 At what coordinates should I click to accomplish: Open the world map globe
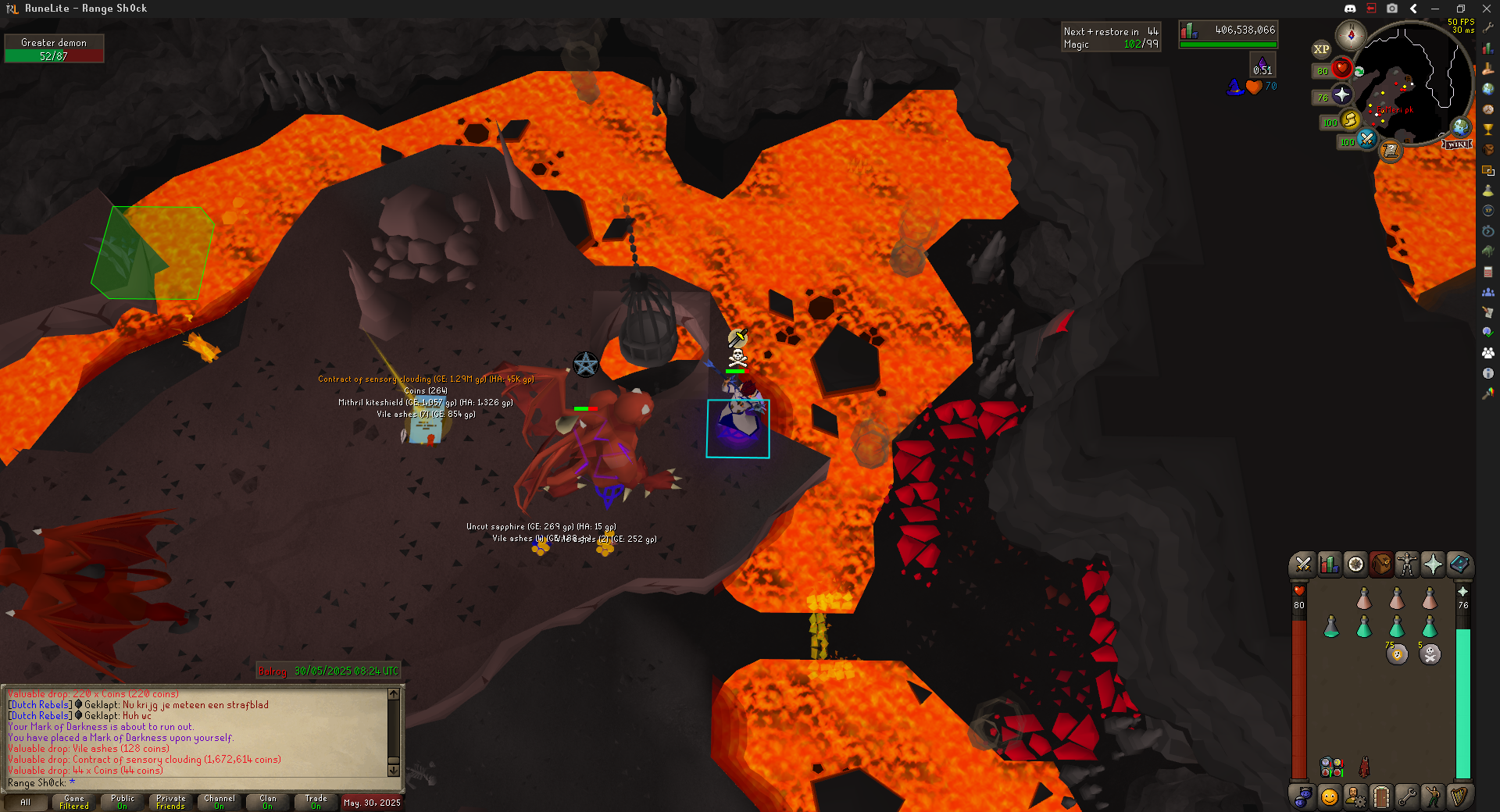point(1460,126)
